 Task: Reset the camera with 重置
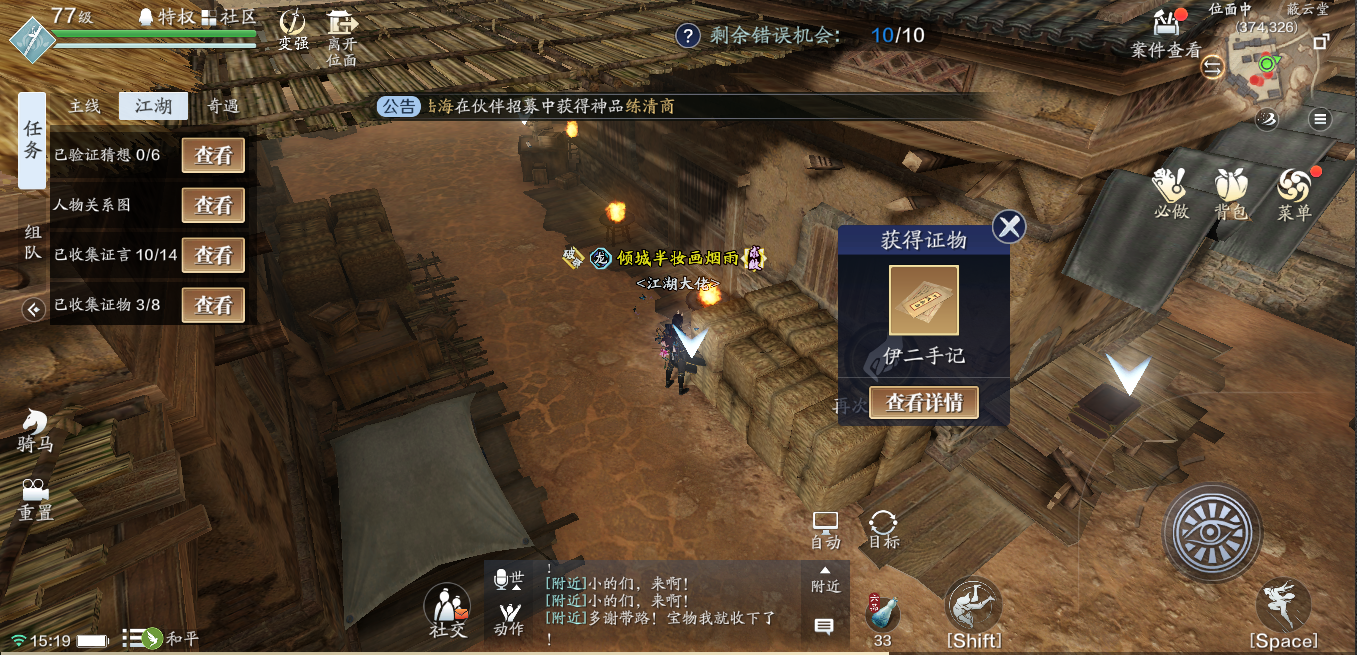click(x=35, y=499)
